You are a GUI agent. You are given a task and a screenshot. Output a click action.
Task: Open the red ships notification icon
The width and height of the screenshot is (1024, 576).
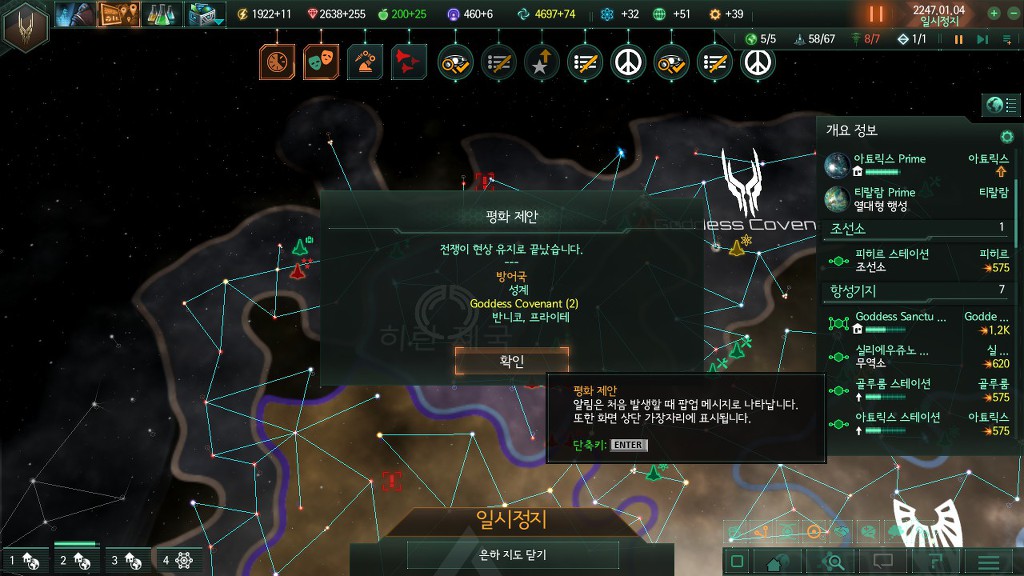click(x=407, y=62)
